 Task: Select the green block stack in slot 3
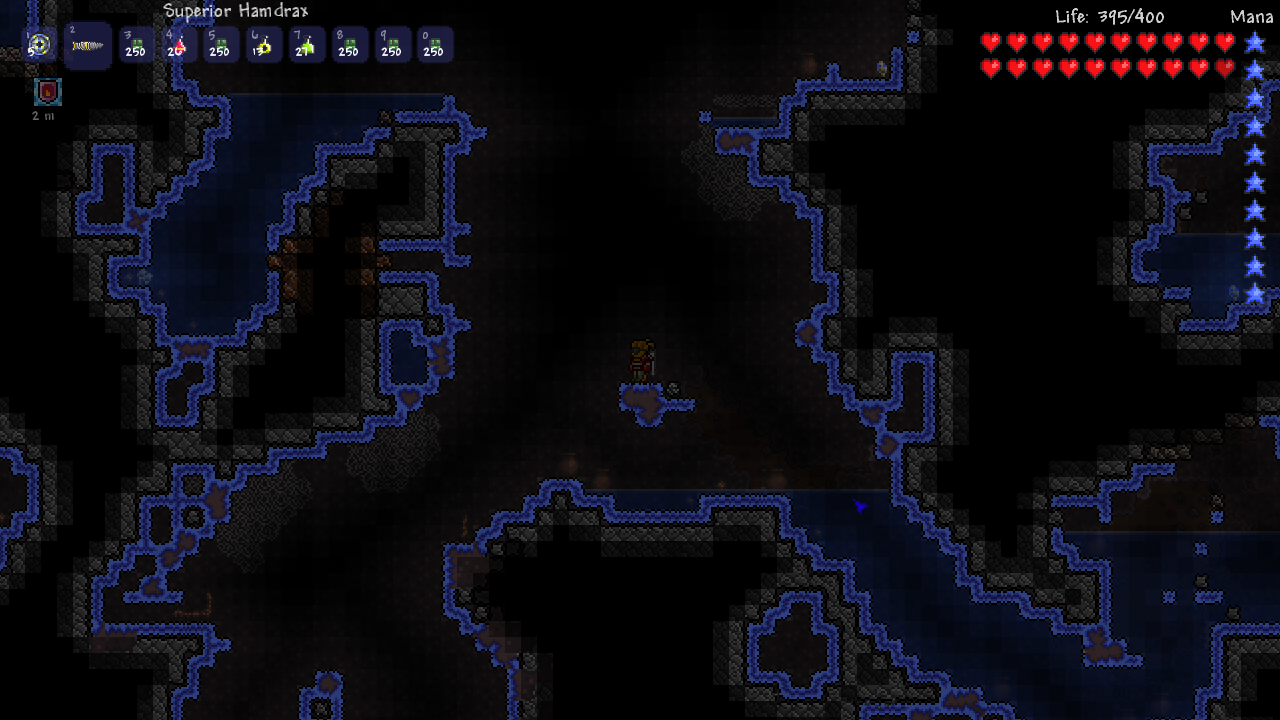coord(135,46)
